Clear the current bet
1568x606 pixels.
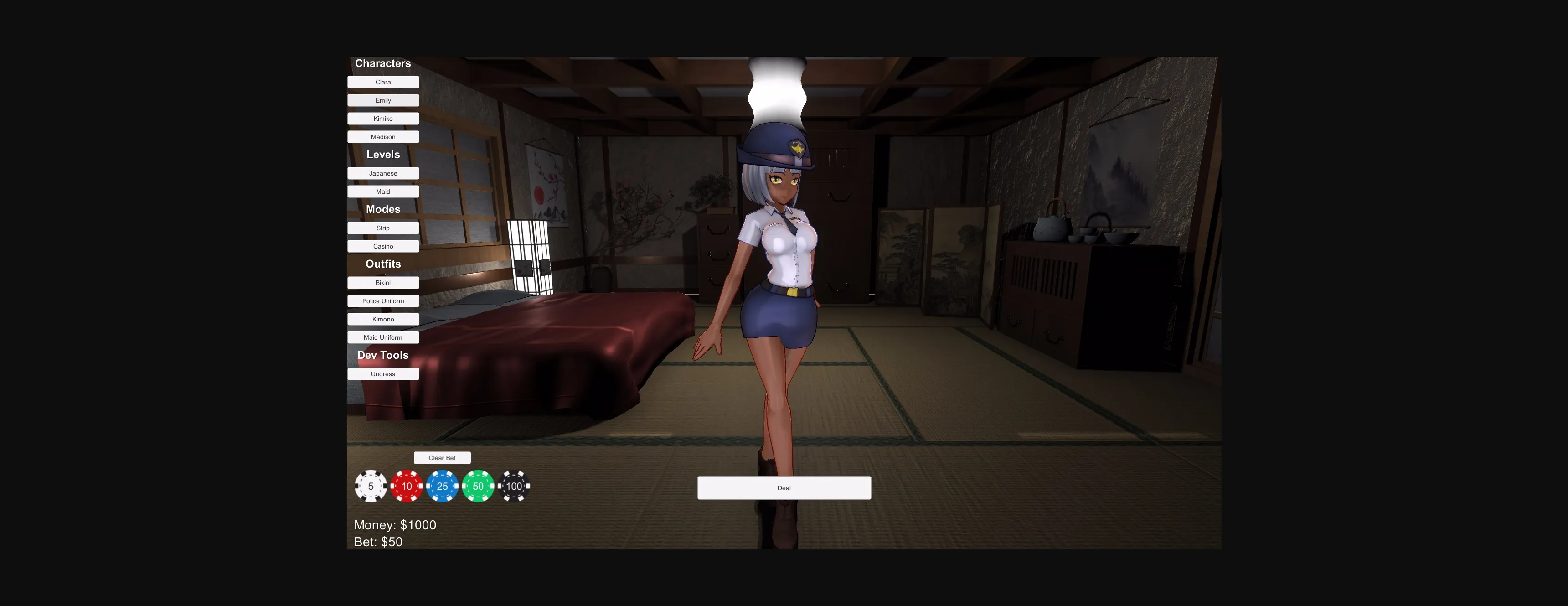tap(442, 457)
